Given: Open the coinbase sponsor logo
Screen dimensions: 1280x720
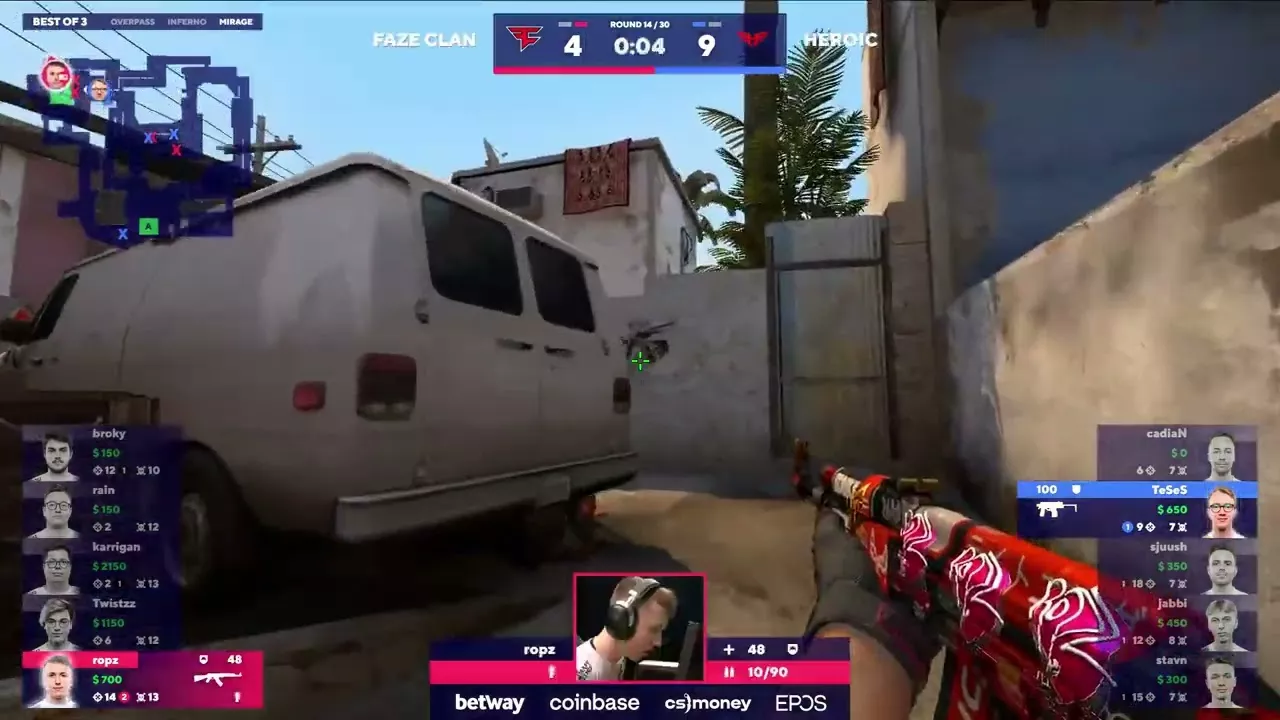Looking at the screenshot, I should [x=594, y=703].
